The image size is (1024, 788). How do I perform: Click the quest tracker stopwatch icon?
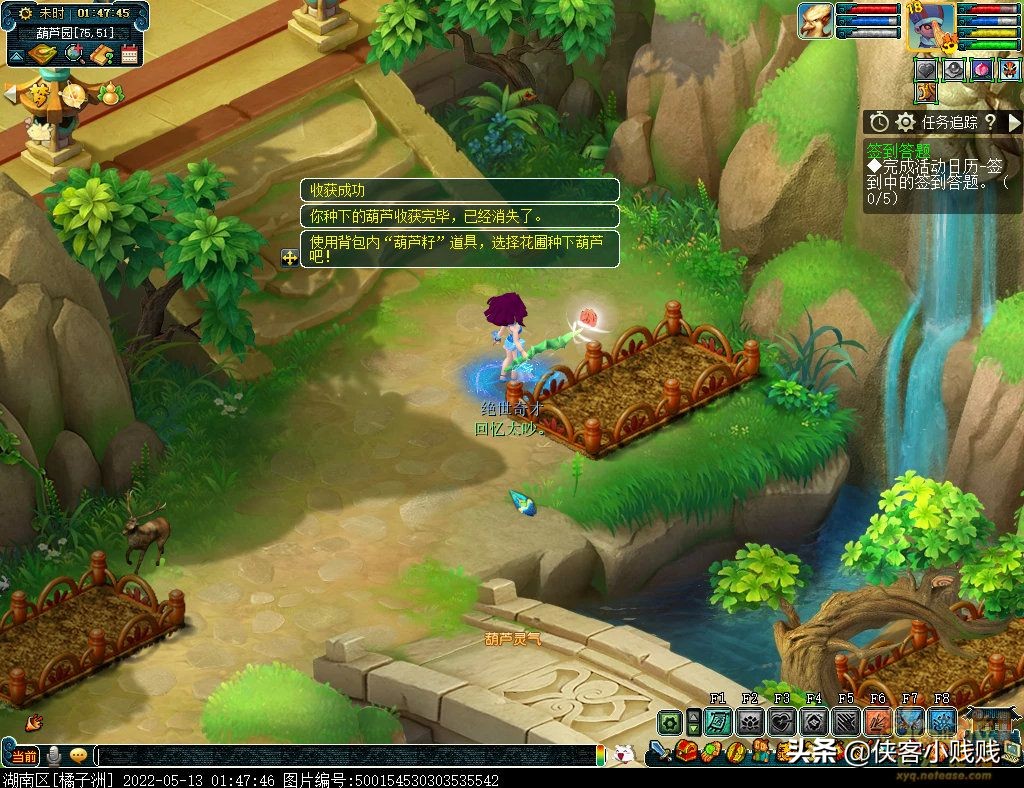[879, 122]
